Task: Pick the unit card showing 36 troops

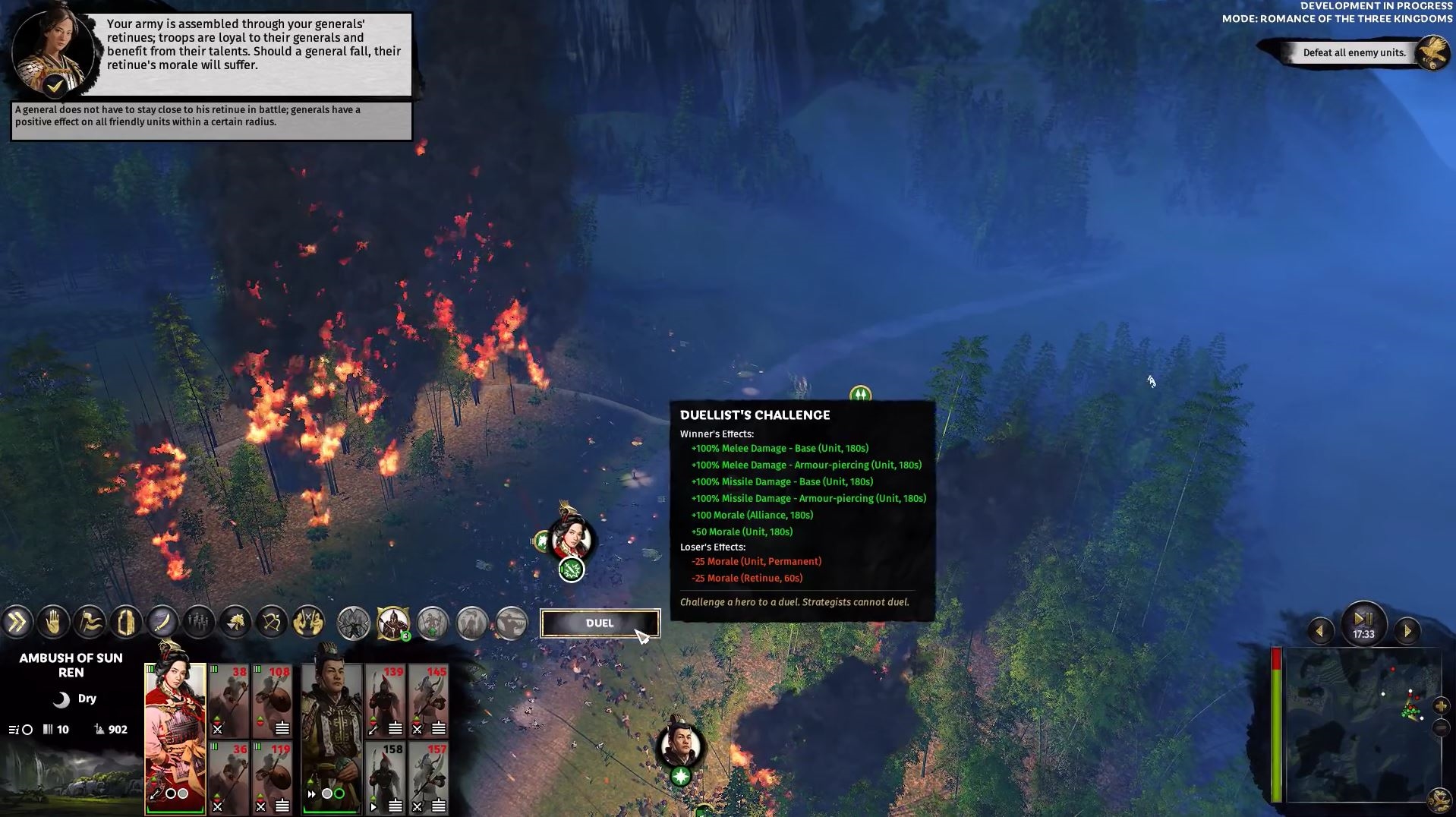Action: (229, 777)
